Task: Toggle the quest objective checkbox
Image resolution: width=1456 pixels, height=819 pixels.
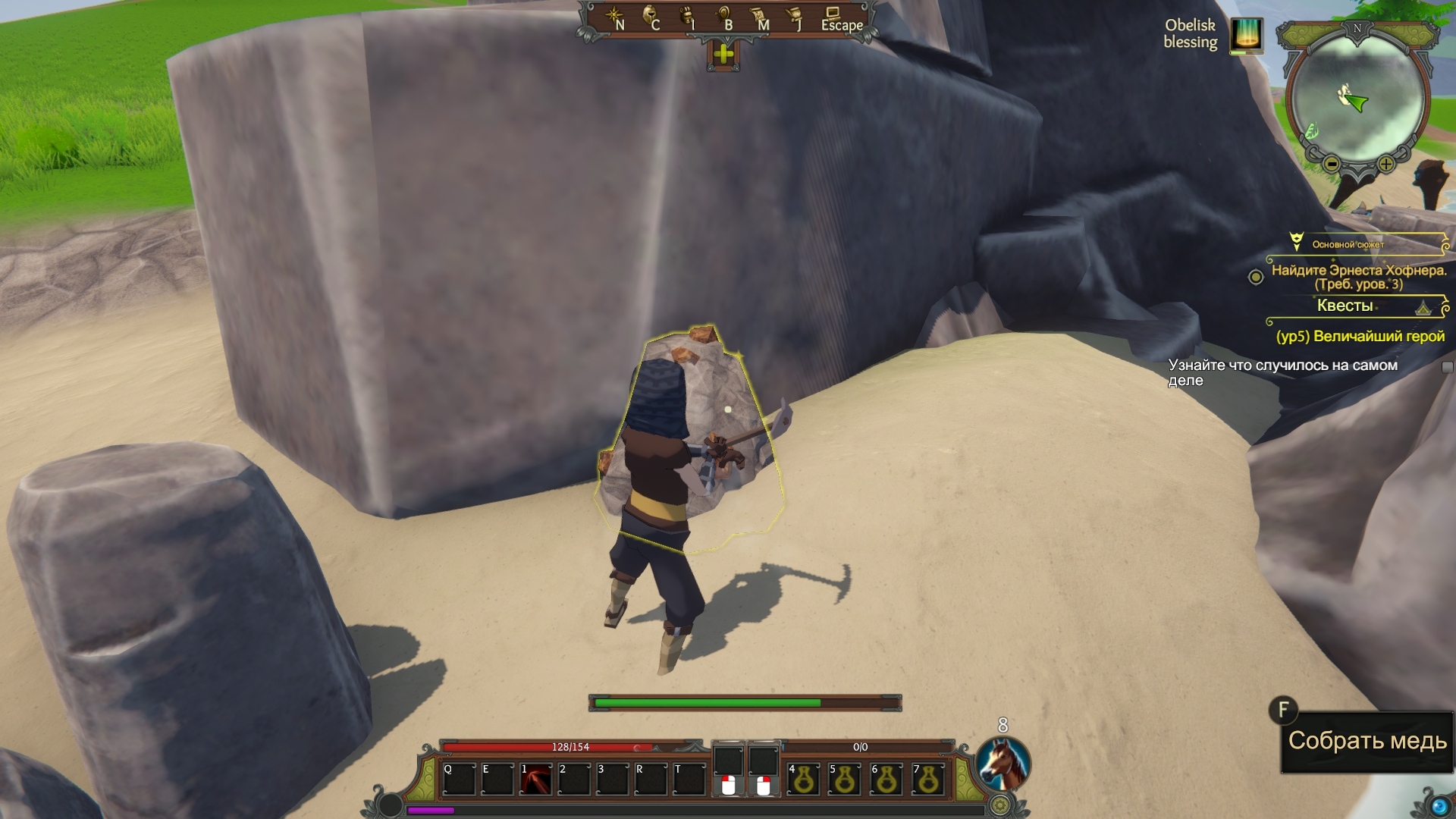Action: (1447, 368)
